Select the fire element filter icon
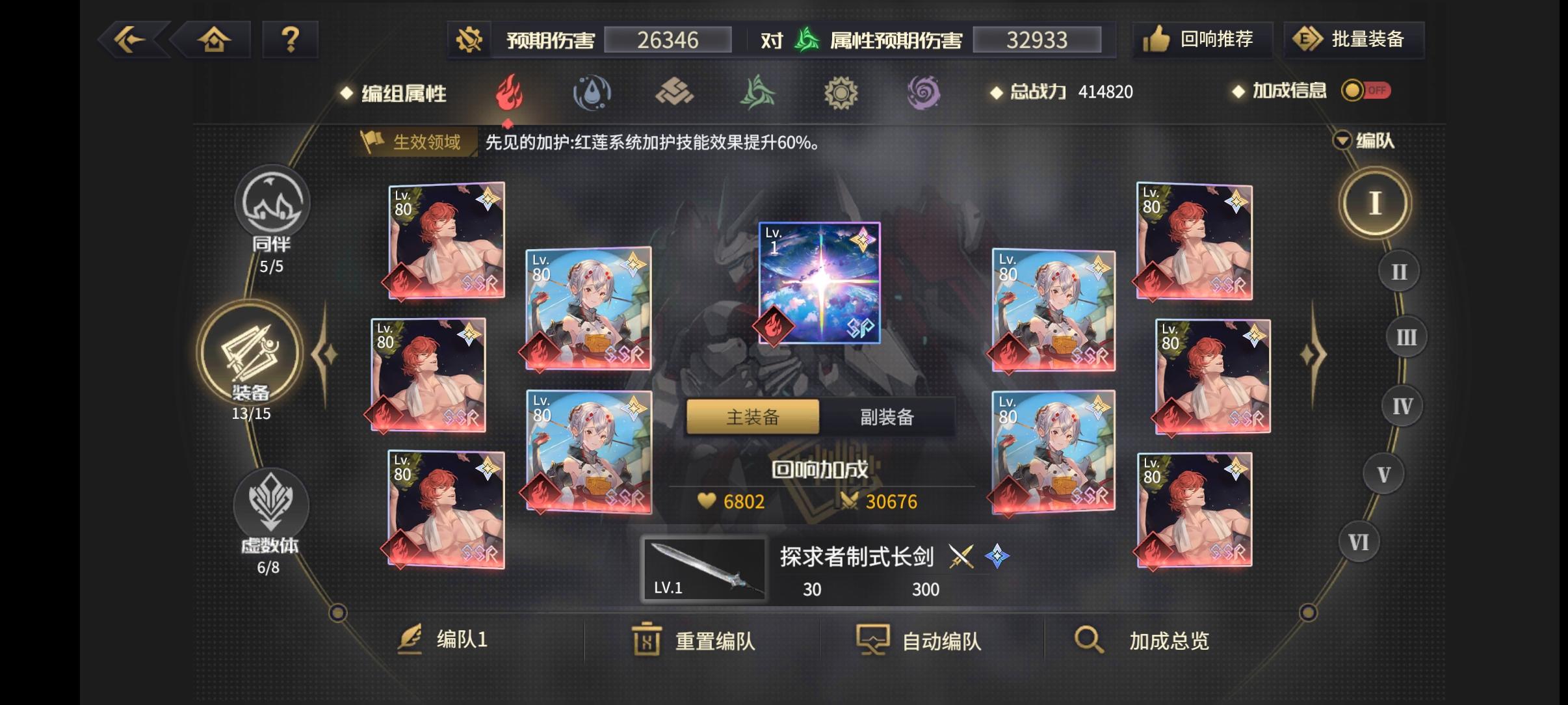The height and width of the screenshot is (705, 1568). pos(510,93)
